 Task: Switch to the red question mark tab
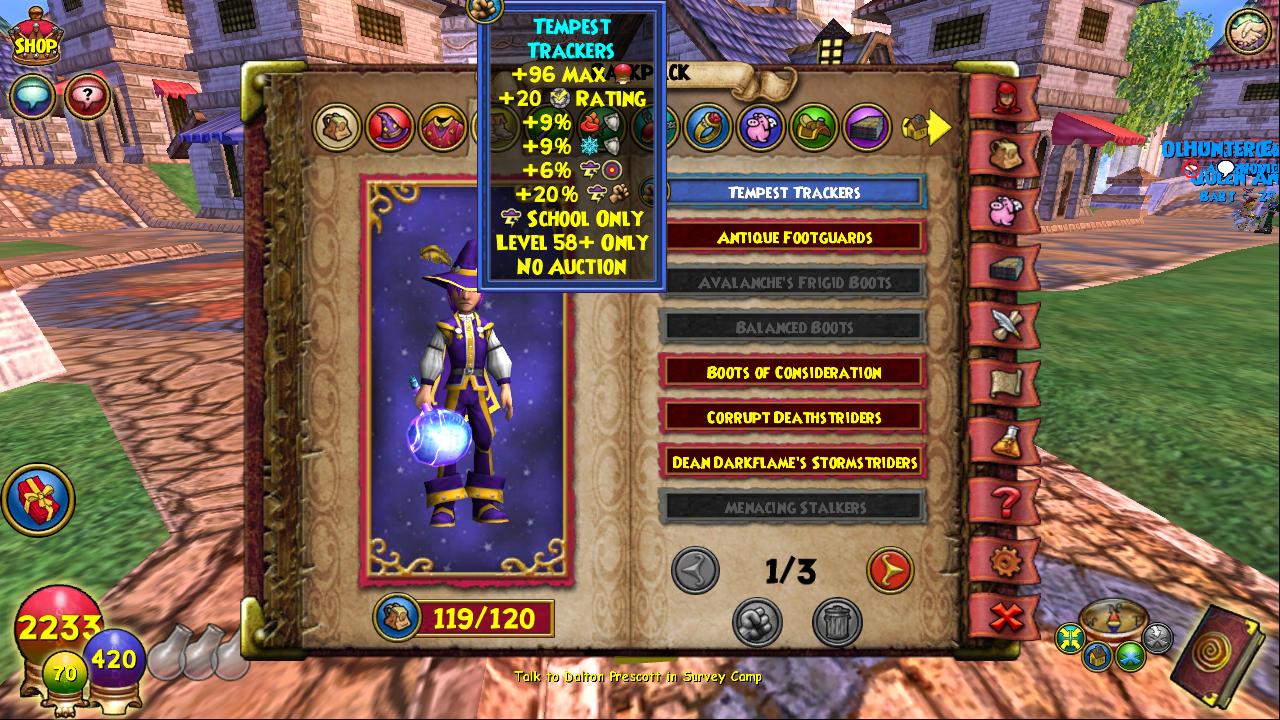coord(1006,499)
